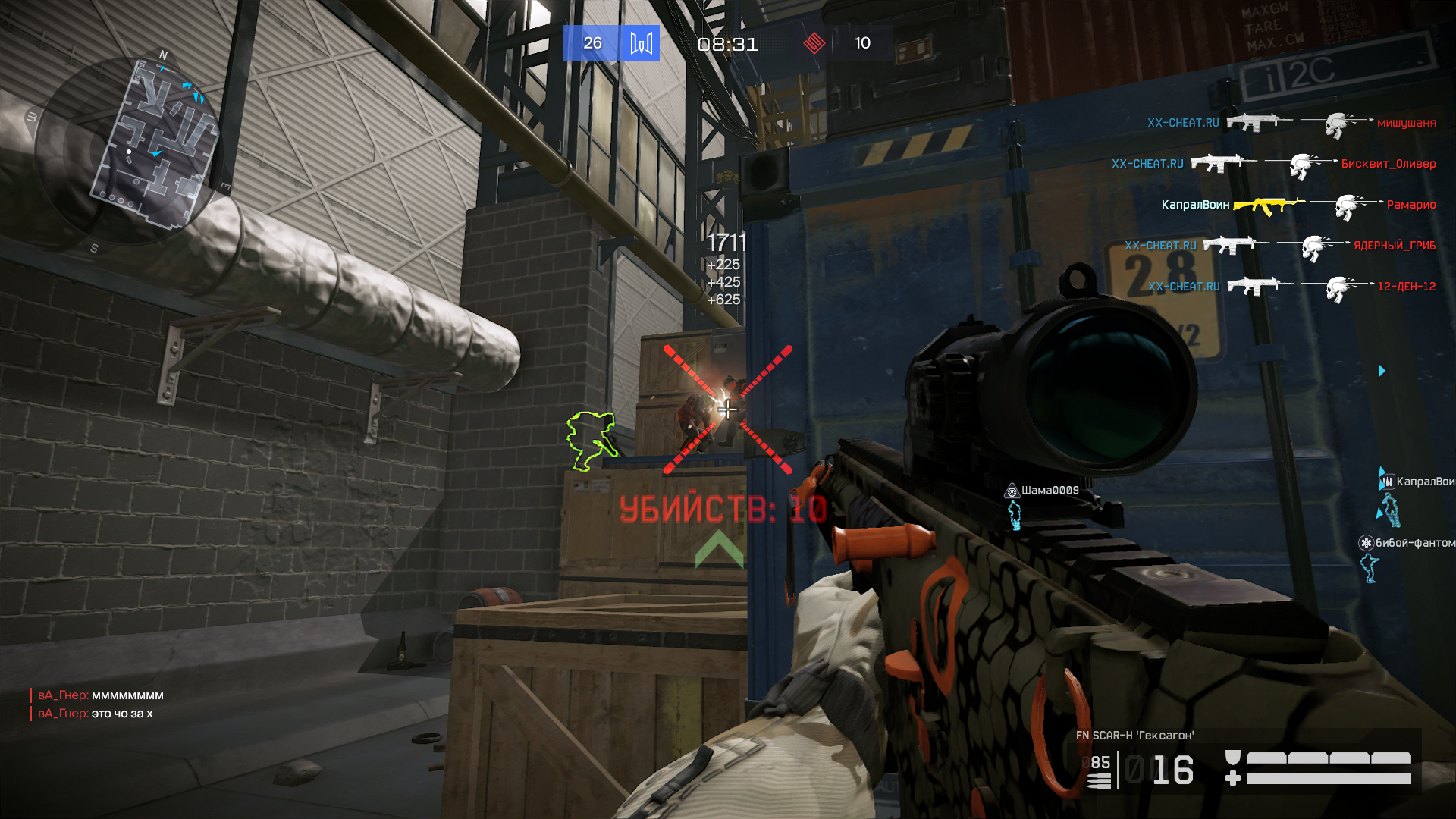Choose the ЯДЕРНЫЙ_ГРИБ kill feed entry

tap(1279, 246)
